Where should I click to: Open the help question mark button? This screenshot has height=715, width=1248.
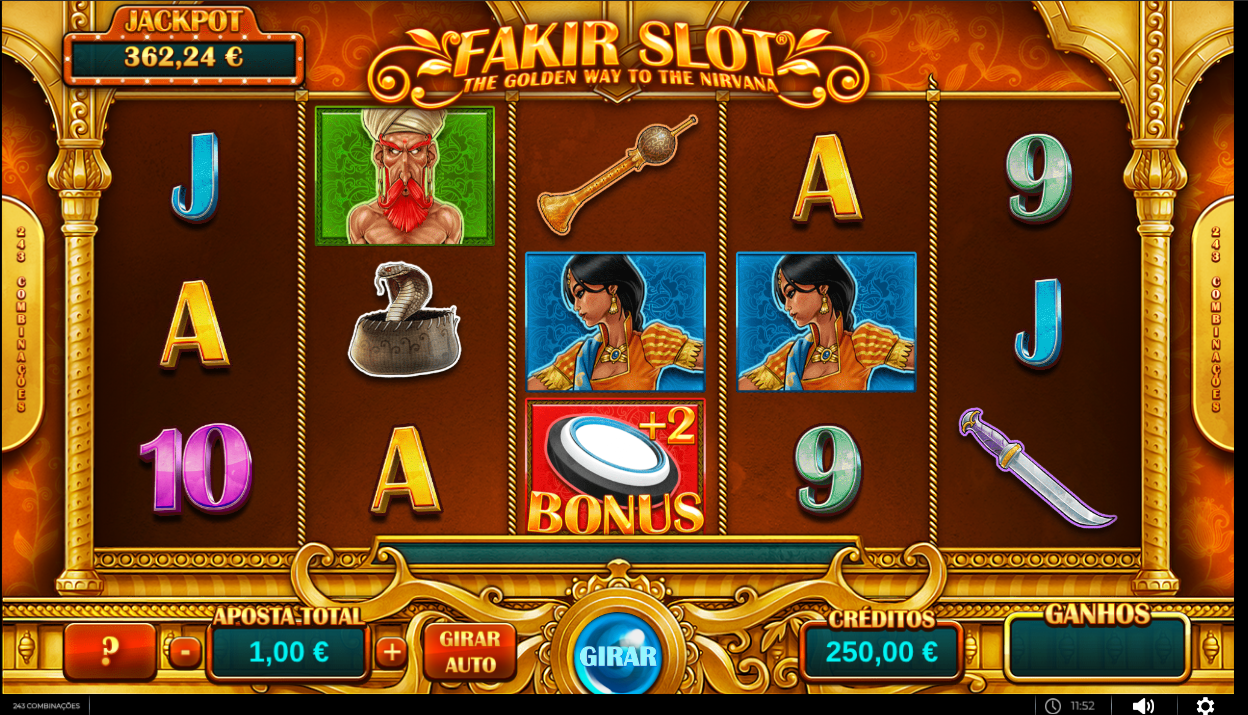[110, 652]
